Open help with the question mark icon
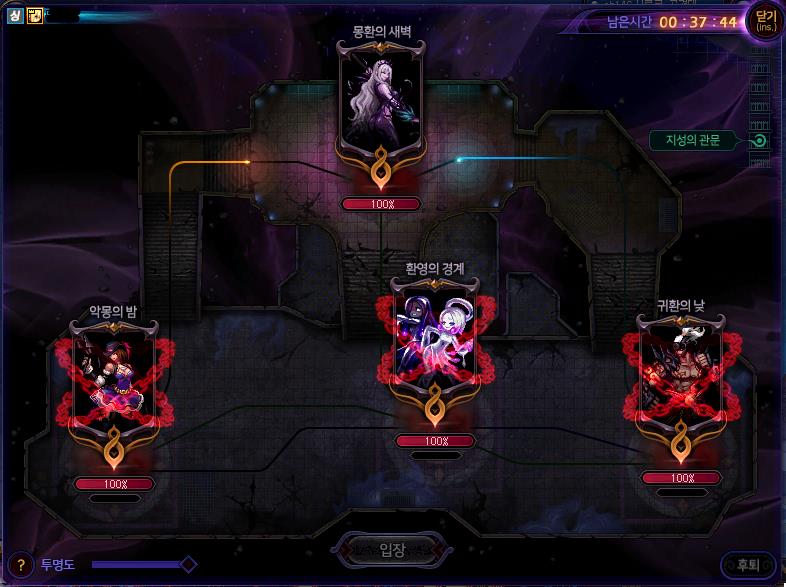 point(20,565)
